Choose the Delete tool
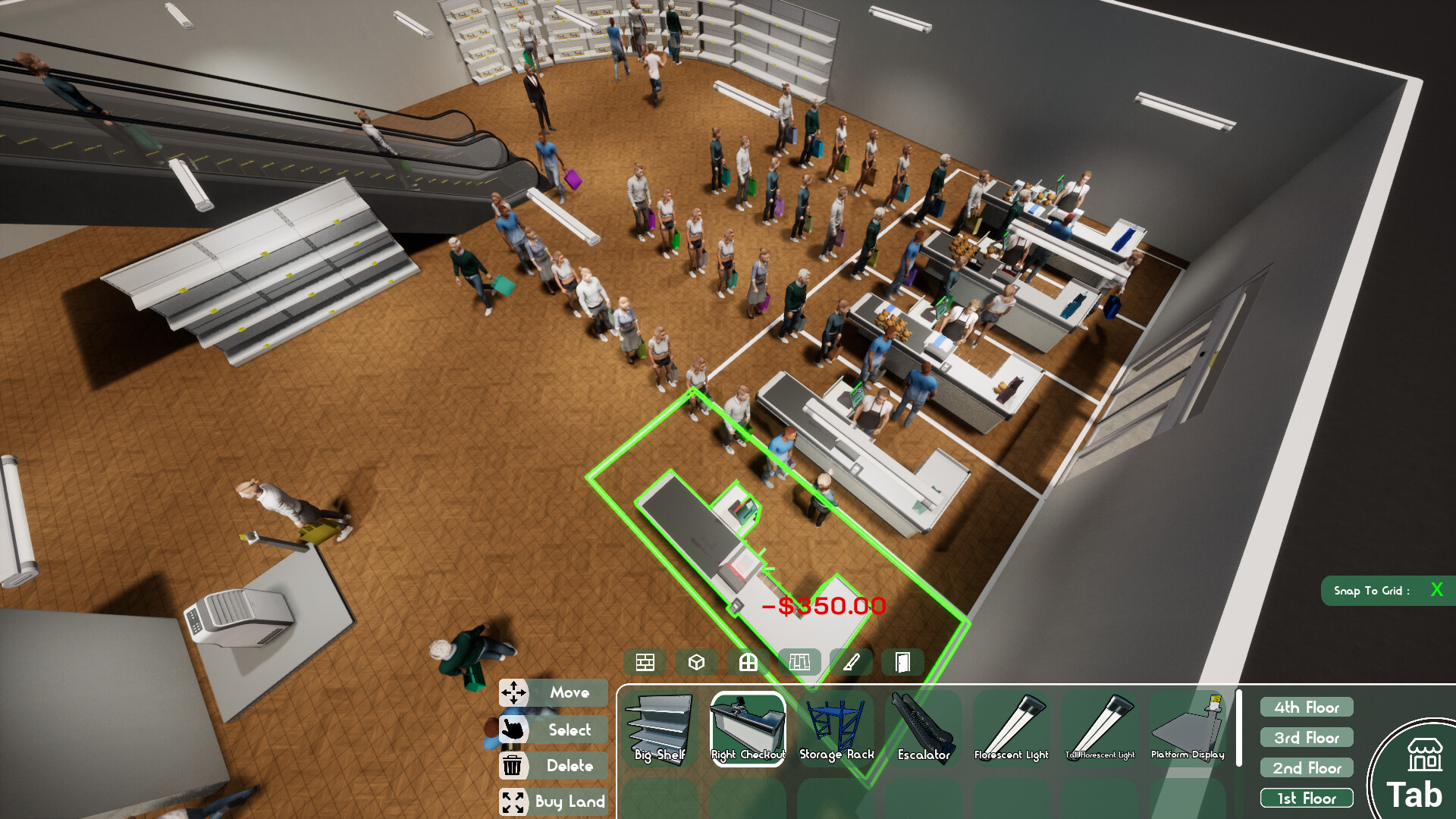This screenshot has height=819, width=1456. (x=553, y=766)
